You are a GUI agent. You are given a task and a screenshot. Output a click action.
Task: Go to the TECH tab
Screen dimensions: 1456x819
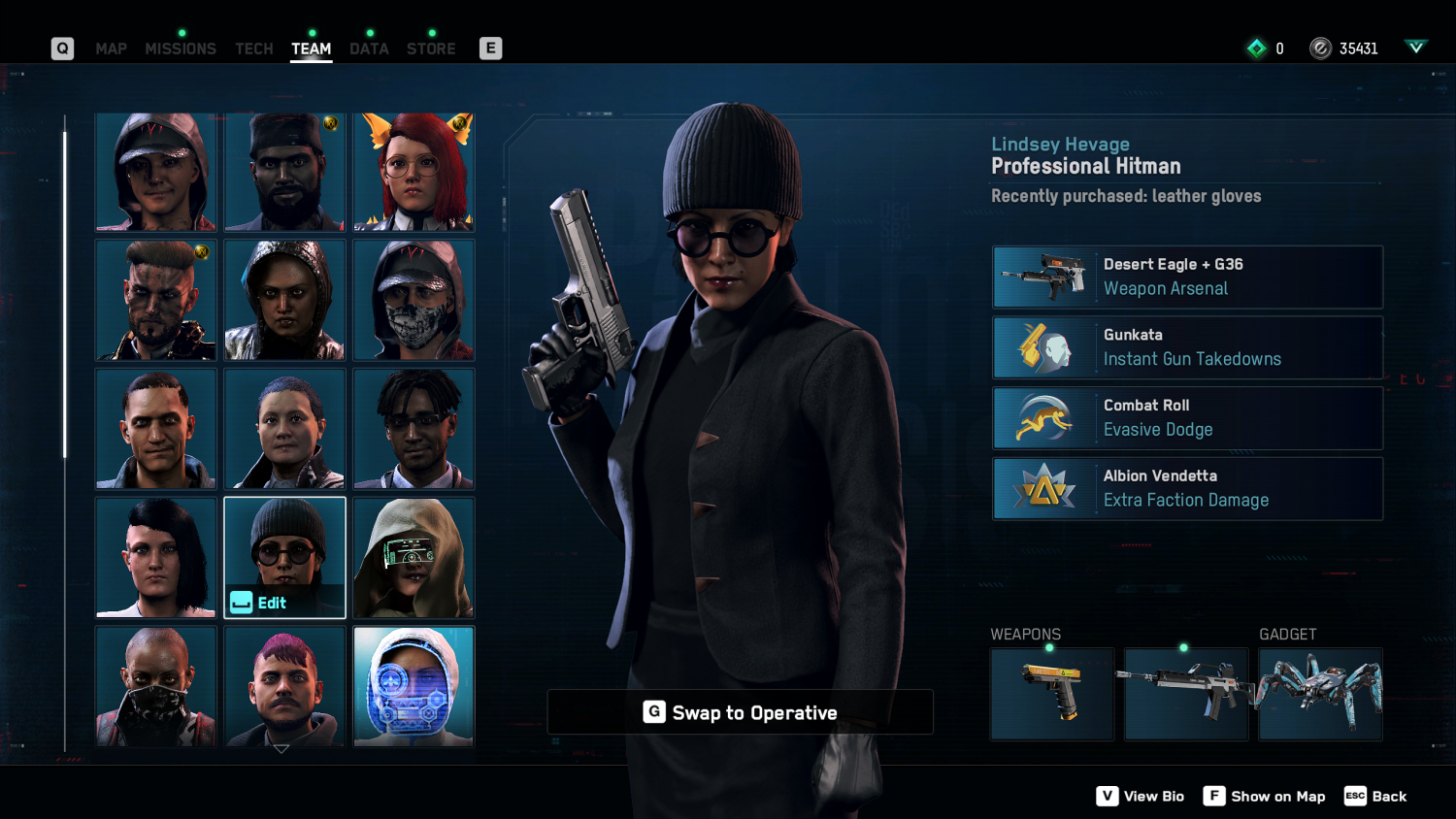click(x=254, y=49)
